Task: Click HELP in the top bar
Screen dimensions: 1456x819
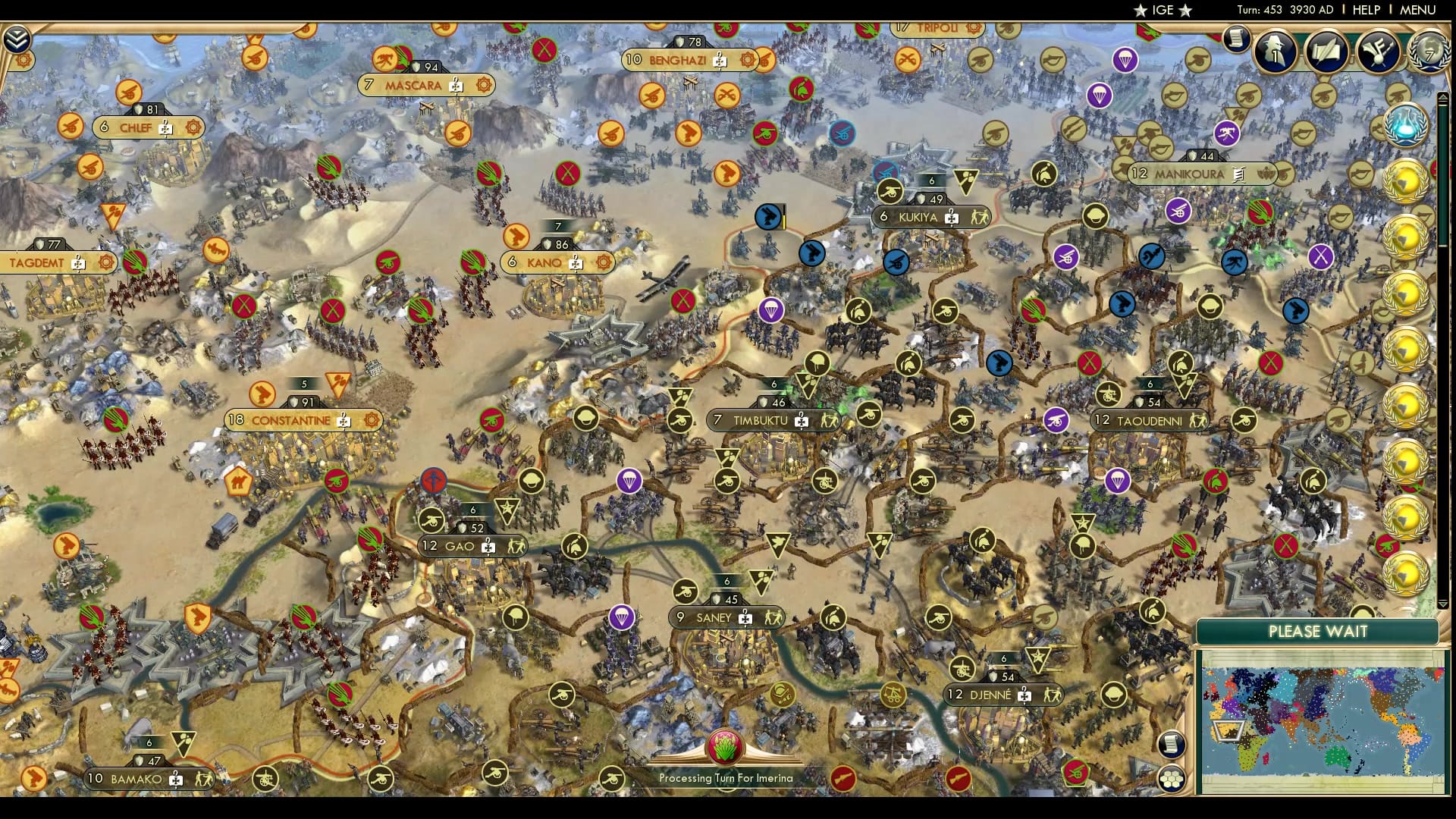Action: coord(1366,11)
